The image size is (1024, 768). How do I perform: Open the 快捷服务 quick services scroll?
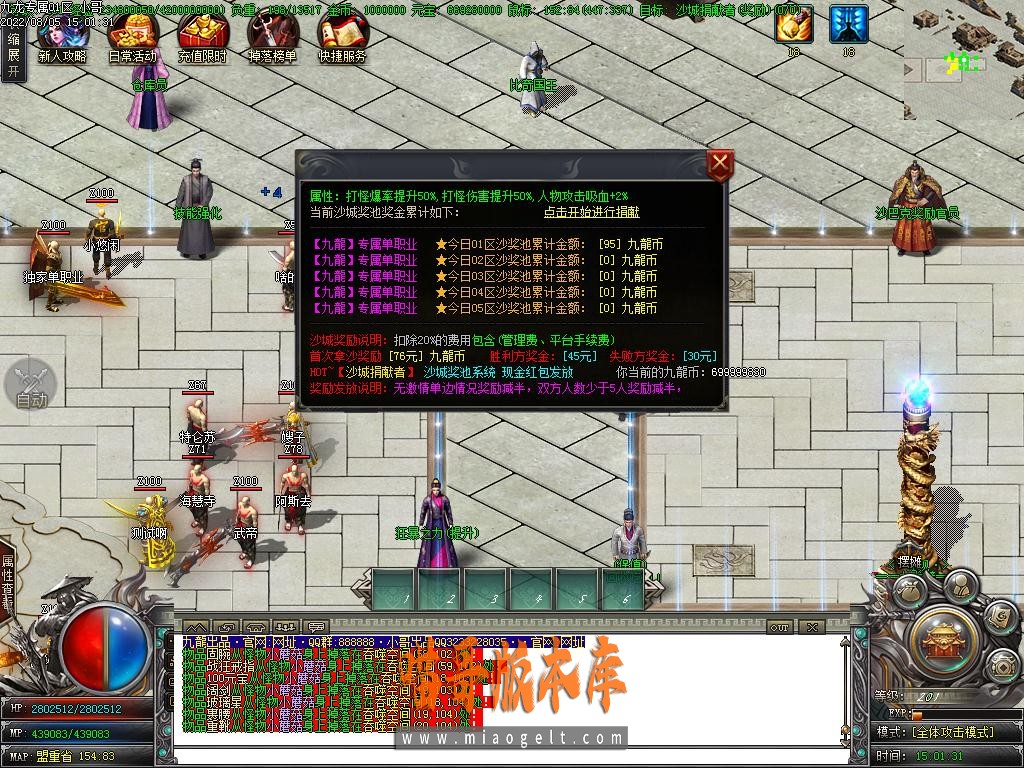coord(342,40)
